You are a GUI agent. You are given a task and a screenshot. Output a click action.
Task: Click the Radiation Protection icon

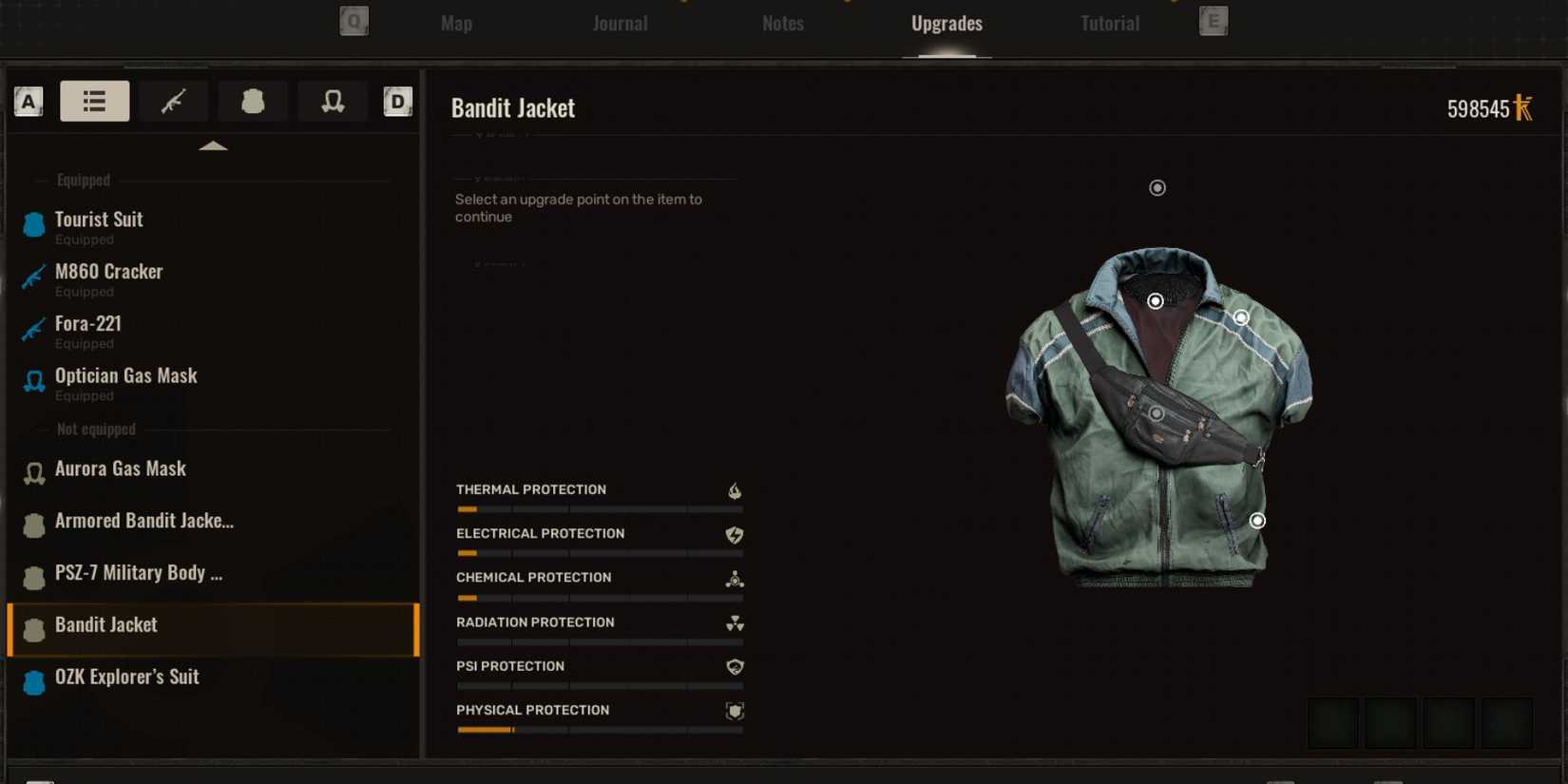click(734, 623)
